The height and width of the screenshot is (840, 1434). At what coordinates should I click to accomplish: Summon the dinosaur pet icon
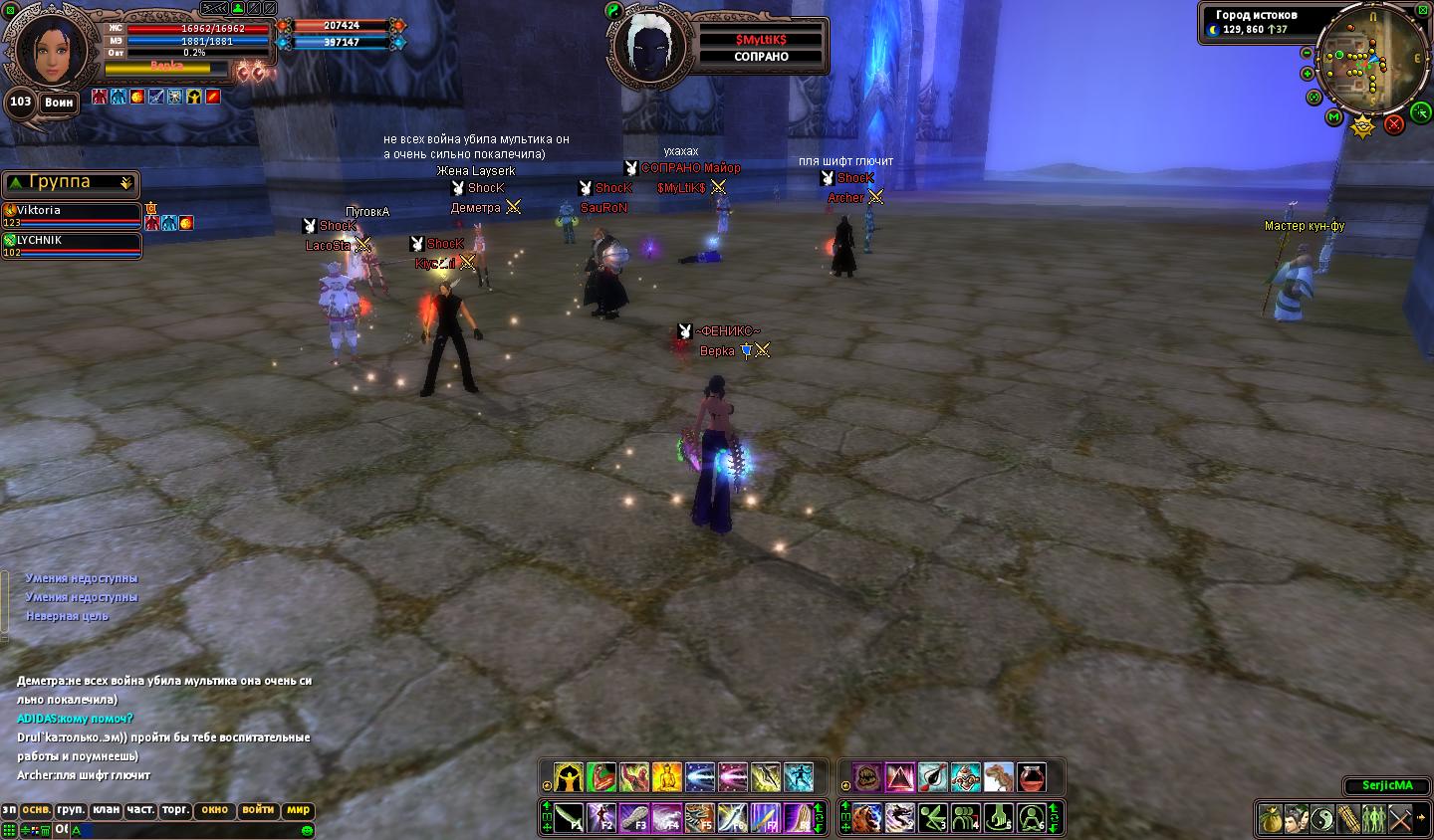[x=998, y=777]
